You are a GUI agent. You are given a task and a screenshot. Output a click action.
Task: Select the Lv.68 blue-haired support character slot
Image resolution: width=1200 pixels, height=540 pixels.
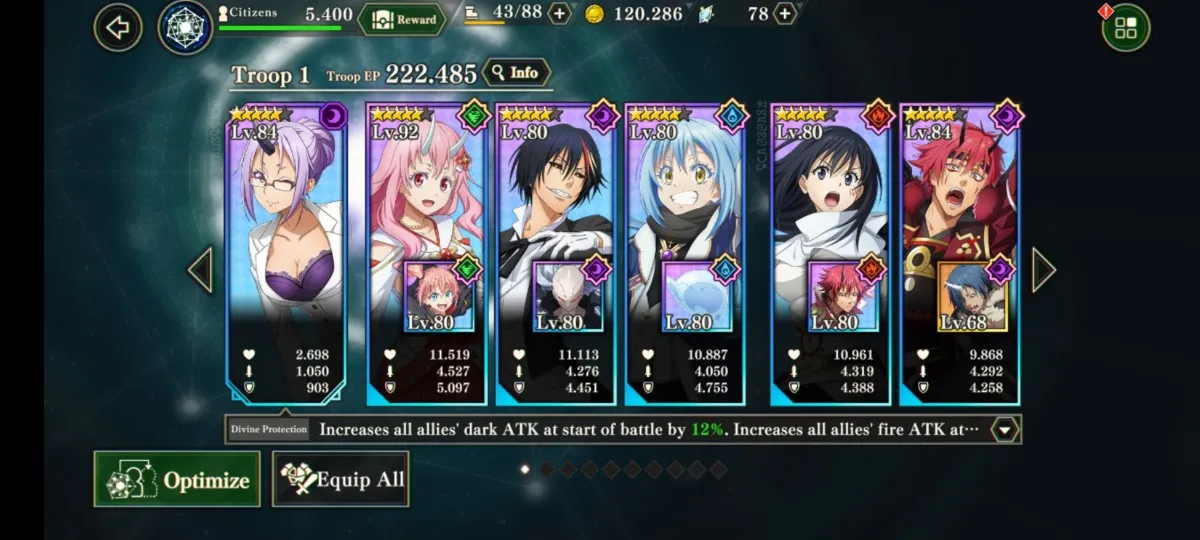(972, 296)
